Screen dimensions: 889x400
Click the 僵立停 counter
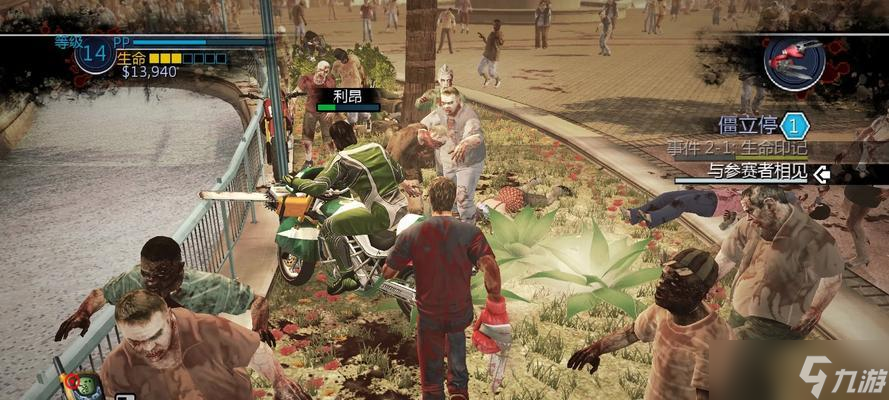793,126
